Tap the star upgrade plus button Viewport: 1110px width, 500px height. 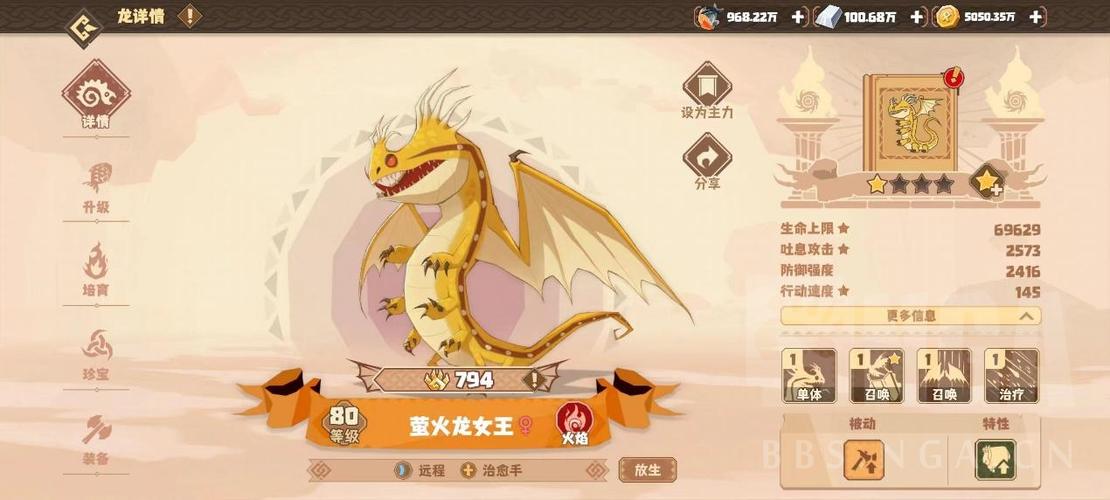(987, 182)
